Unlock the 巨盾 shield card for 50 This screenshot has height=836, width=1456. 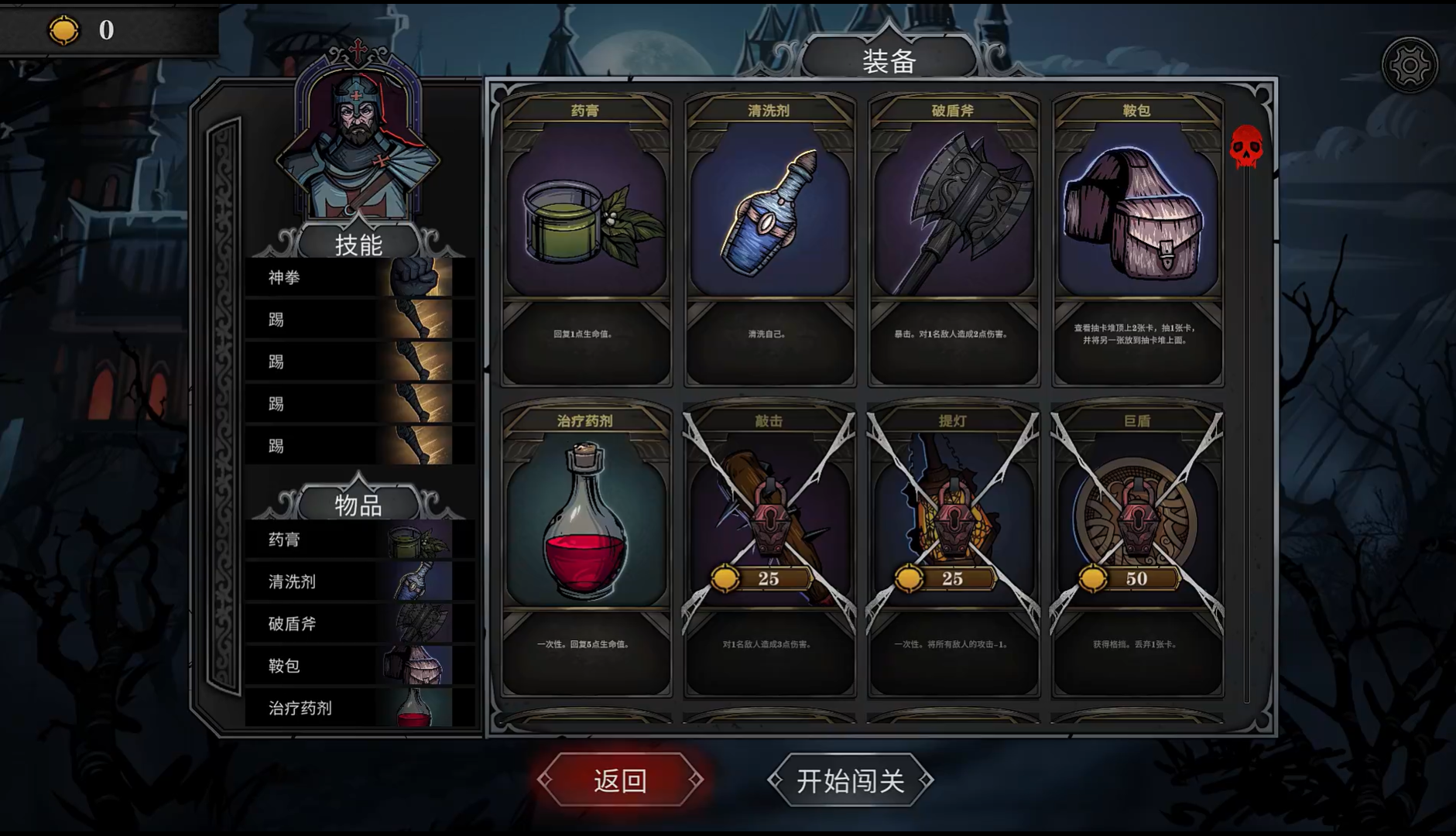1136,550
